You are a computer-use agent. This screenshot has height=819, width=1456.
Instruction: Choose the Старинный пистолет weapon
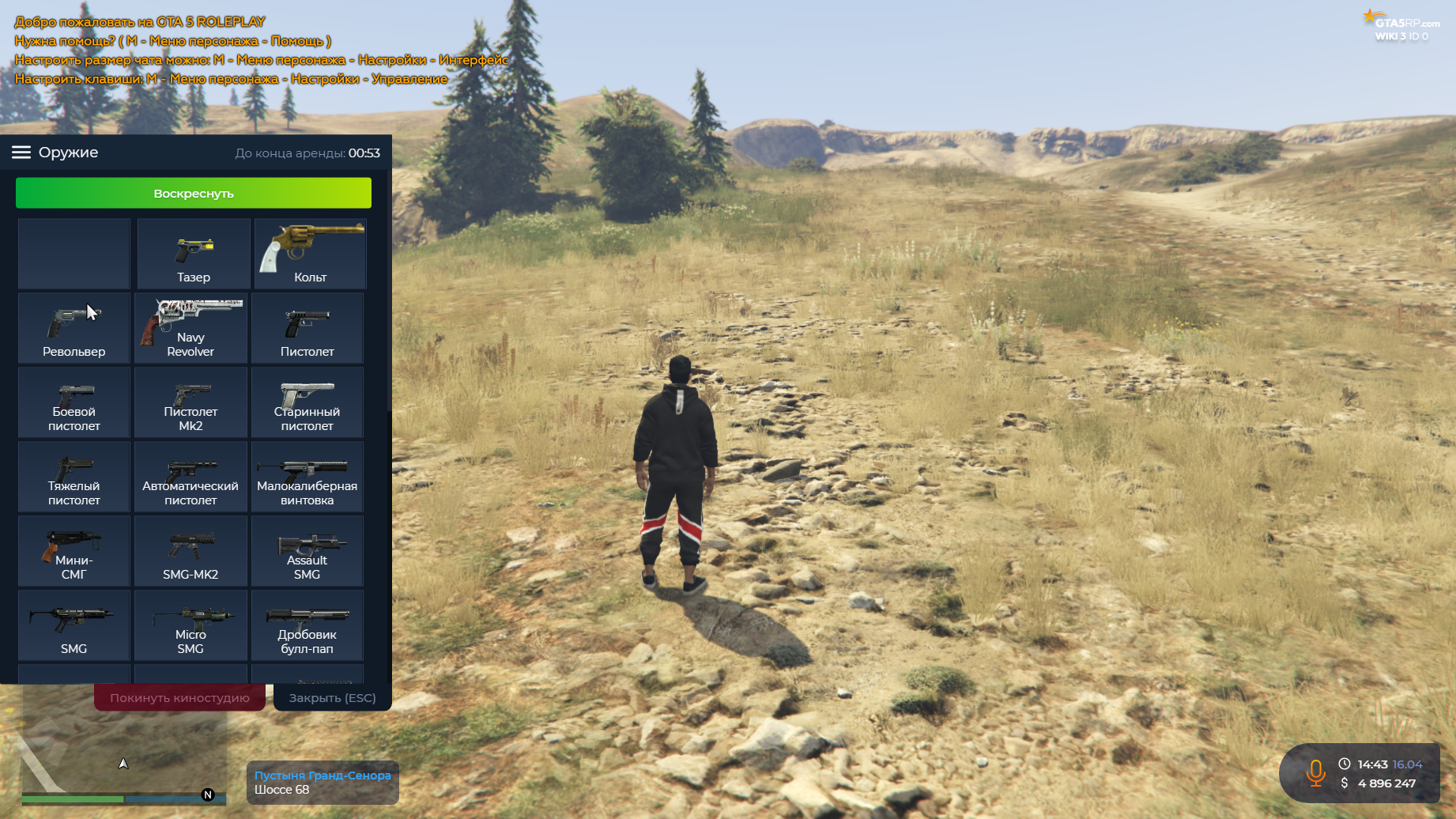pos(307,403)
